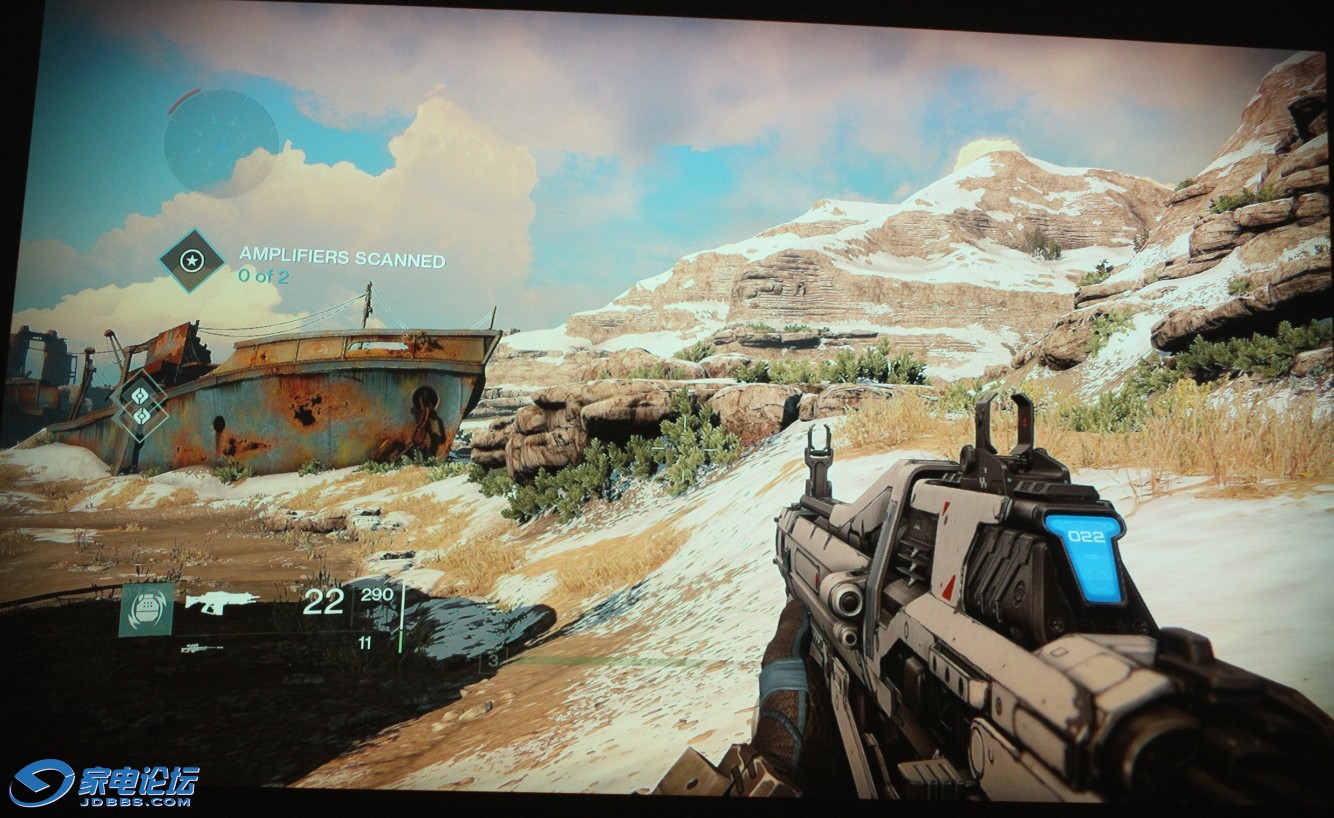This screenshot has height=818, width=1334.
Task: Select the star diamond objective icon
Action: coord(192,261)
